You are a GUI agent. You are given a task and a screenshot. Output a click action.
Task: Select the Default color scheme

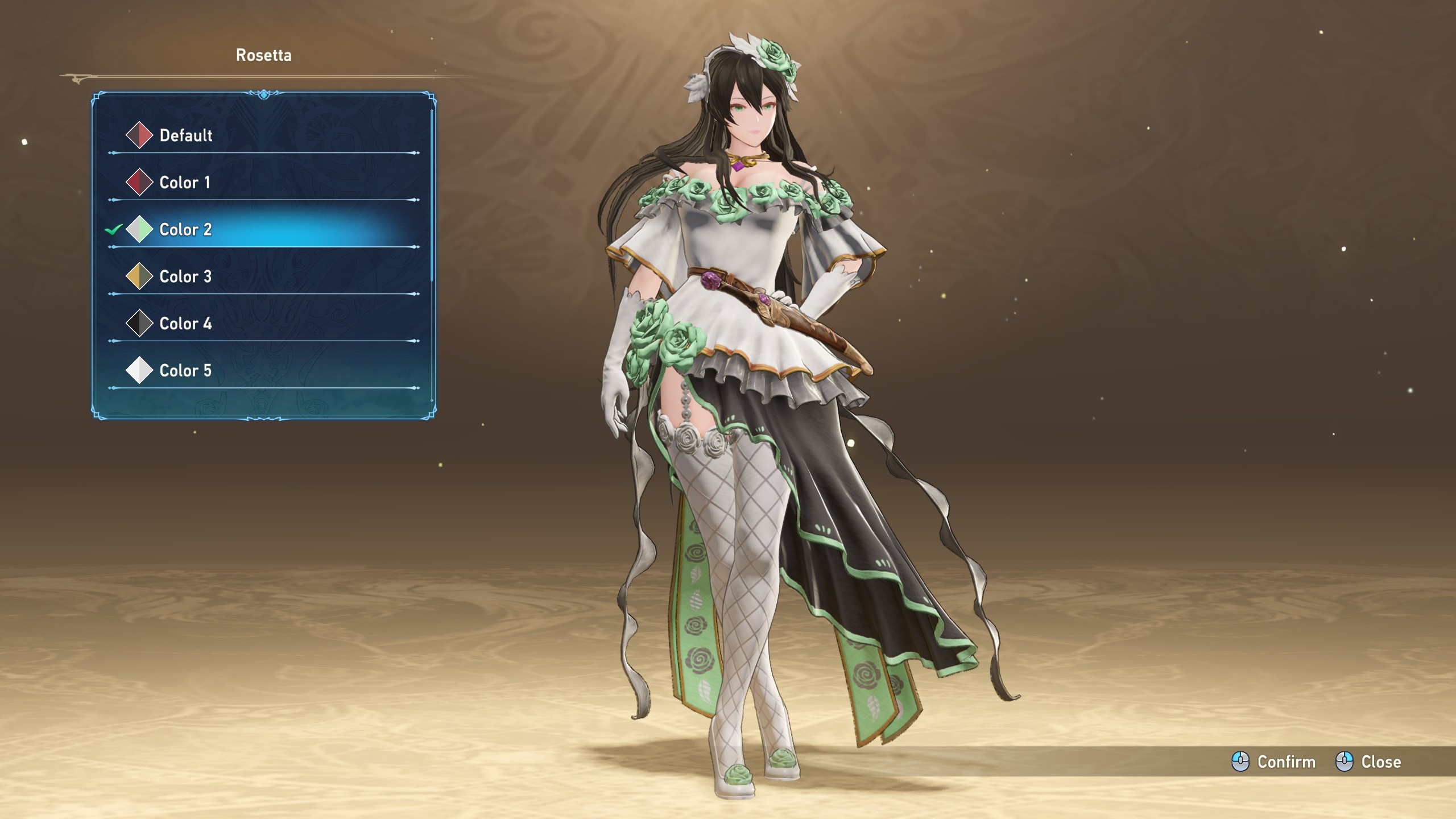(x=185, y=135)
